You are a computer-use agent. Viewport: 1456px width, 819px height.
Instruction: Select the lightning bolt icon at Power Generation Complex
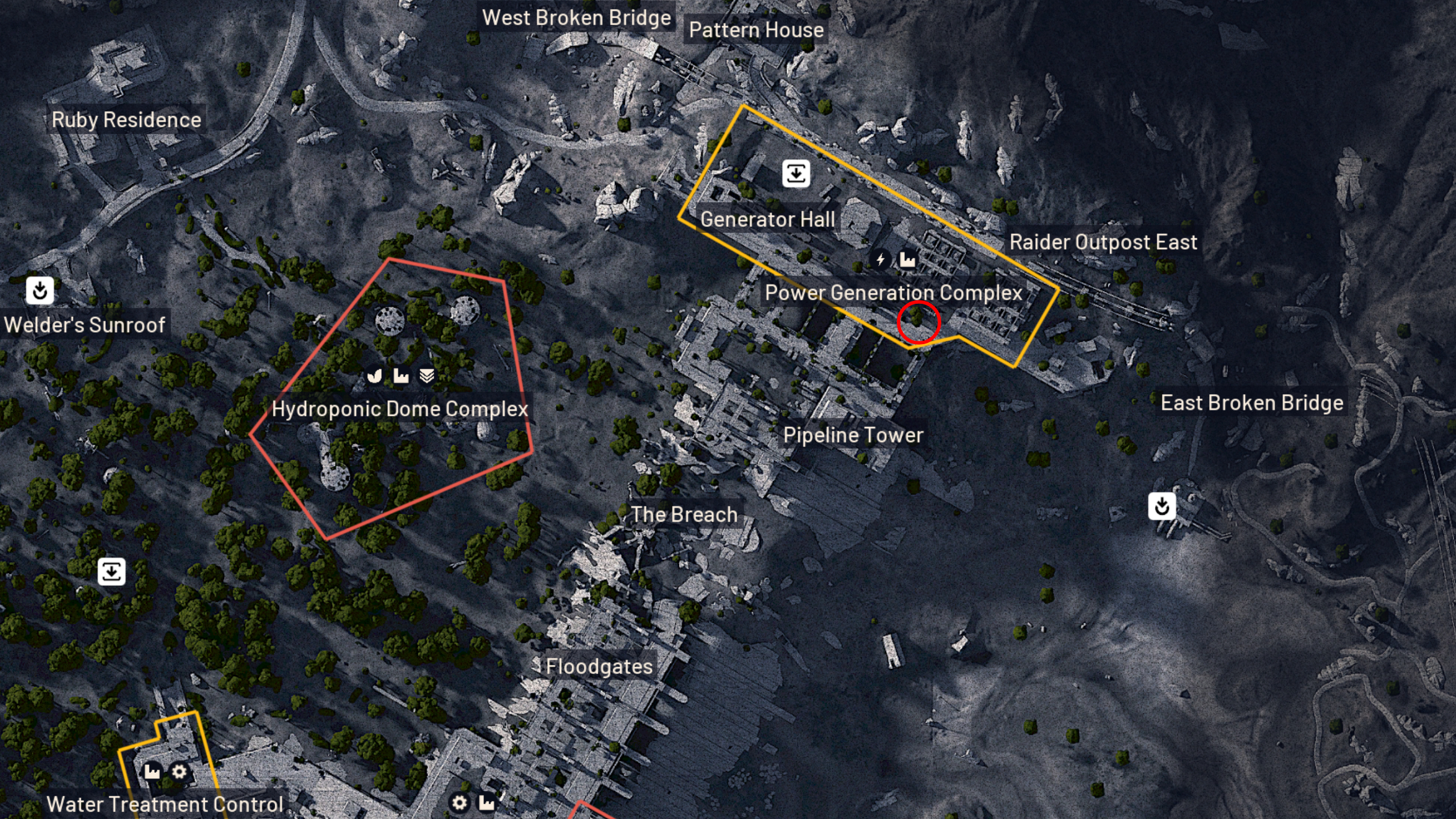click(881, 259)
